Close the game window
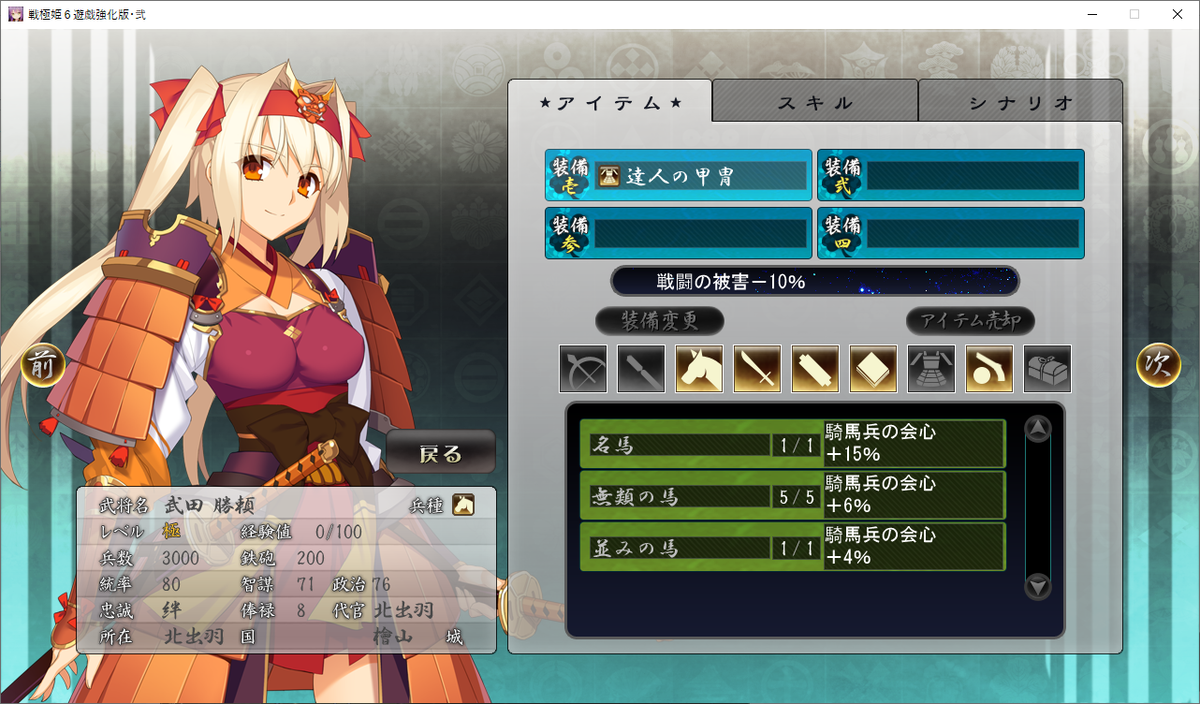 1178,14
